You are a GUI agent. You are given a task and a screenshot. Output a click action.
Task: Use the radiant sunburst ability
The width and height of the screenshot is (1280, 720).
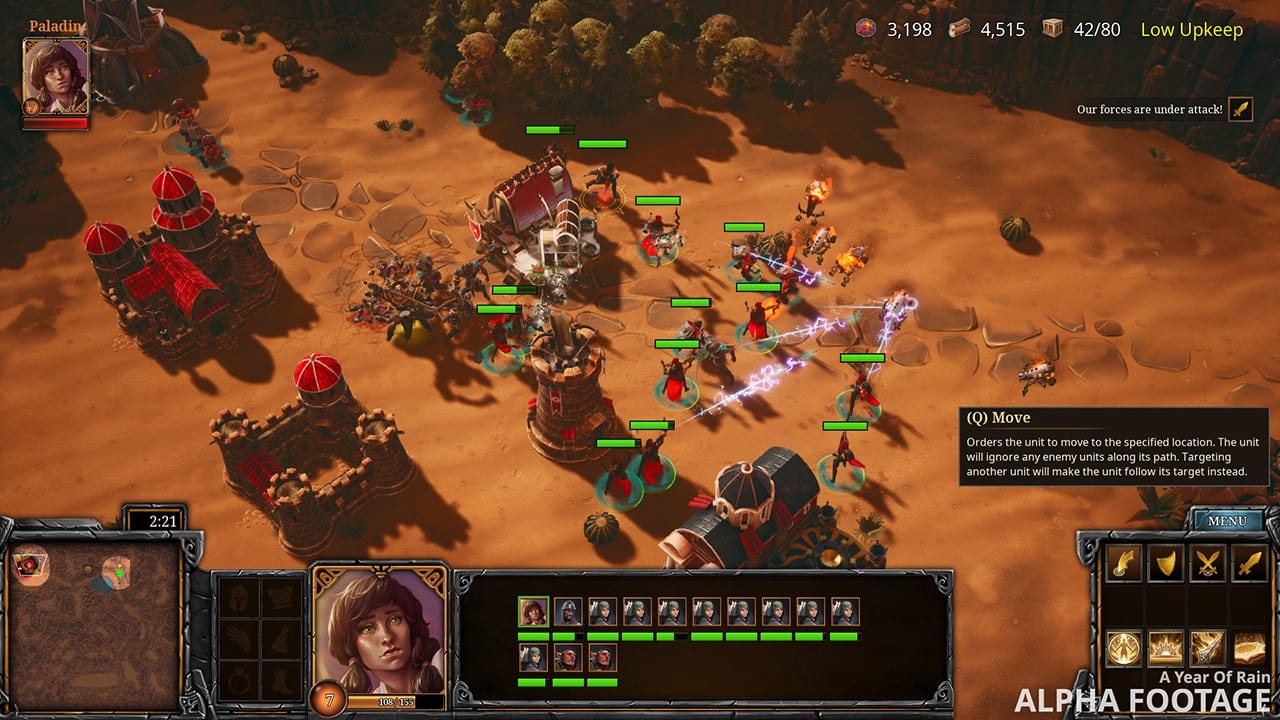coord(1164,648)
